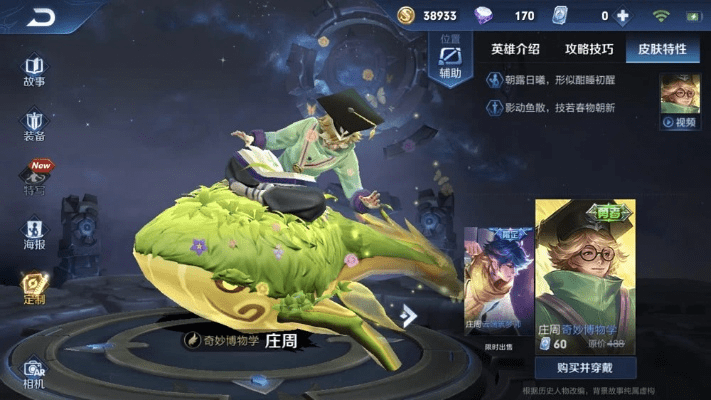Click the gold coin balance icon
Screen dimensions: 711x400
(x=406, y=16)
